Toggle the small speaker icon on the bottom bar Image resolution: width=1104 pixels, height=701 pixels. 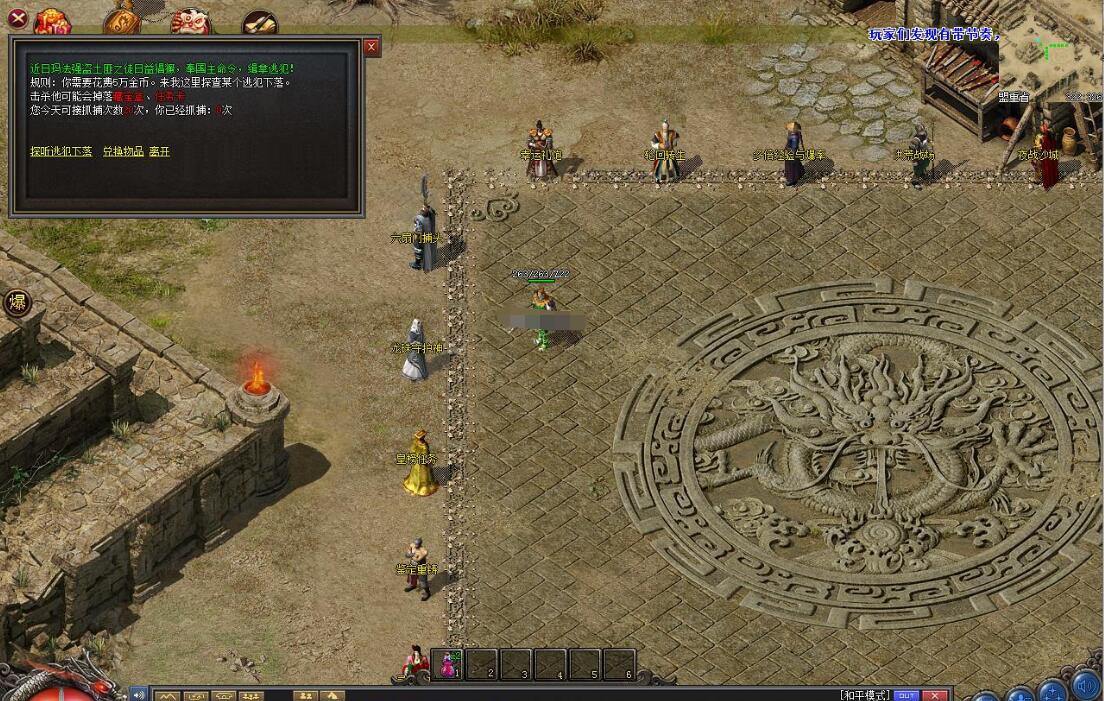(139, 694)
